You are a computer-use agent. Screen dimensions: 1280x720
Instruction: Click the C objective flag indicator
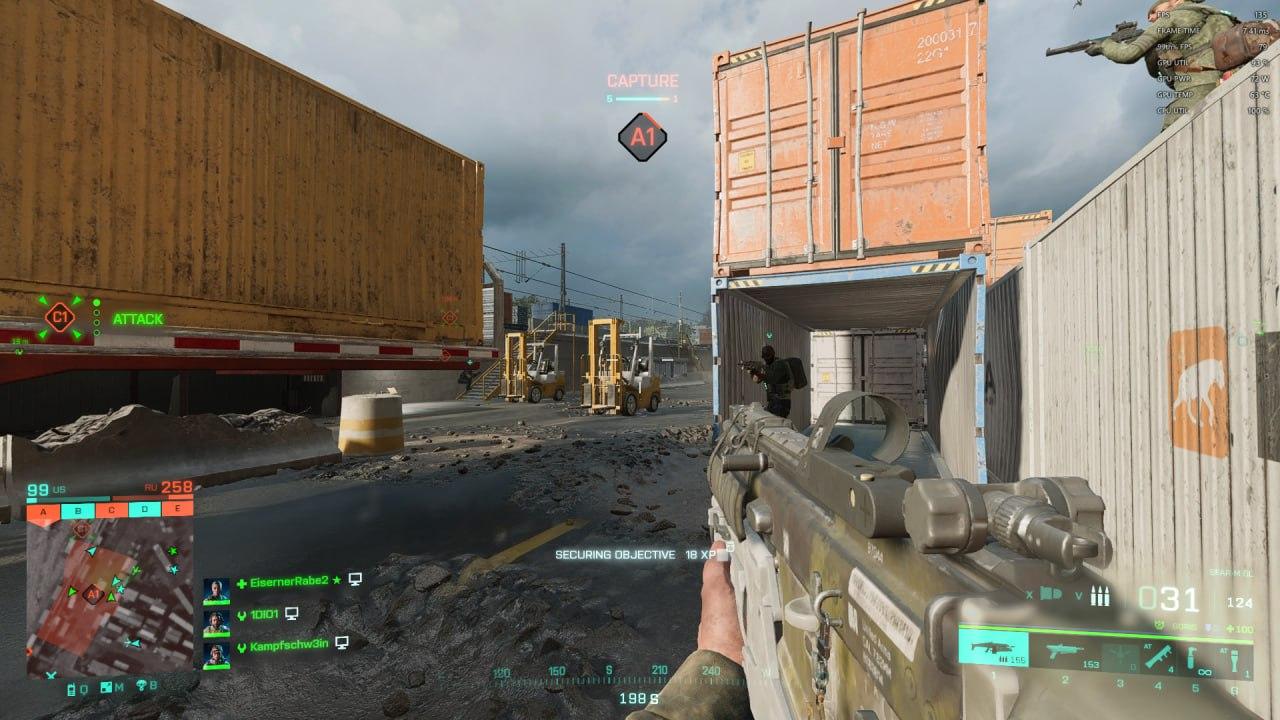point(111,511)
